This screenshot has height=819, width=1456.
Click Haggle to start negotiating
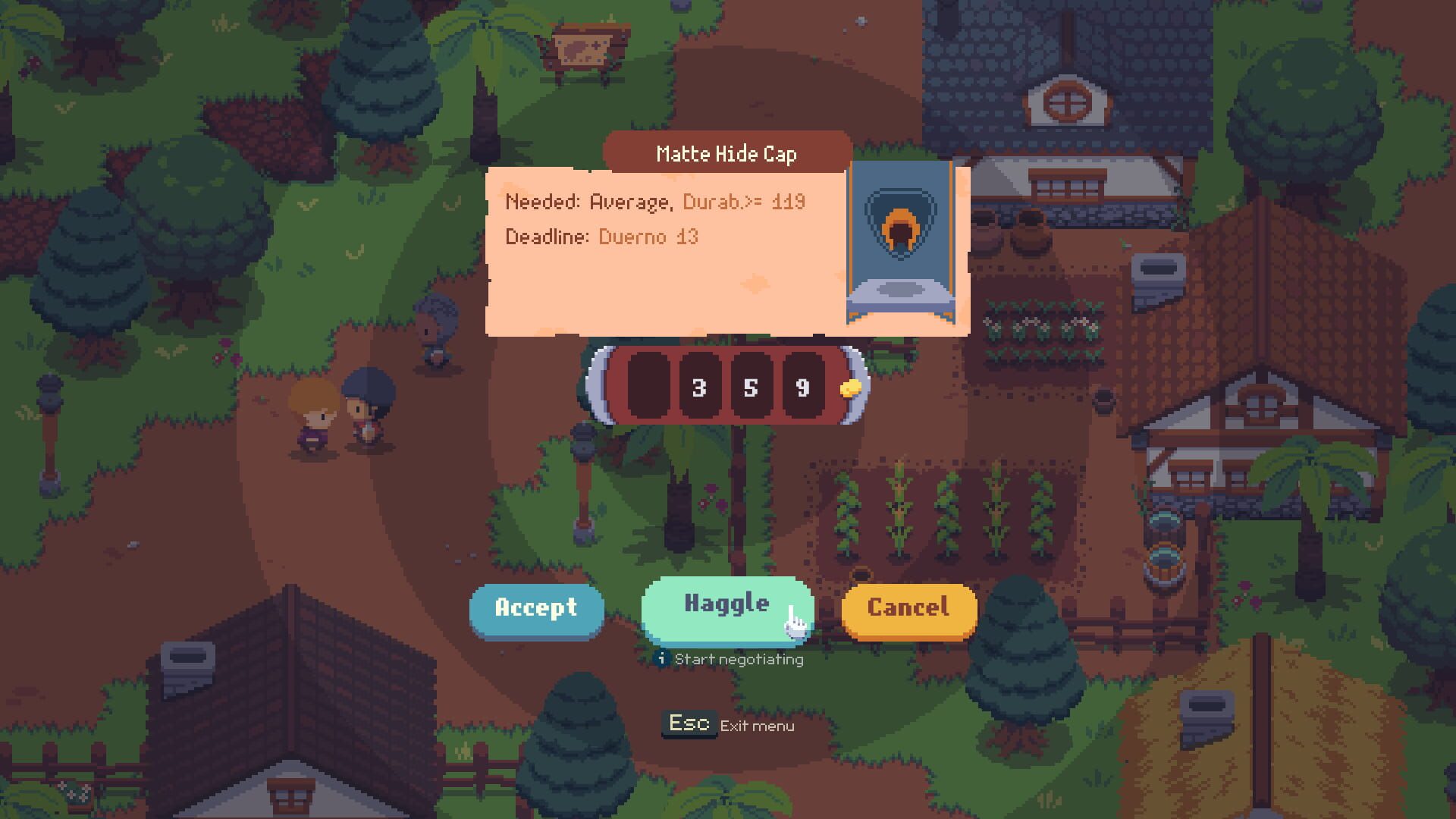tap(726, 604)
